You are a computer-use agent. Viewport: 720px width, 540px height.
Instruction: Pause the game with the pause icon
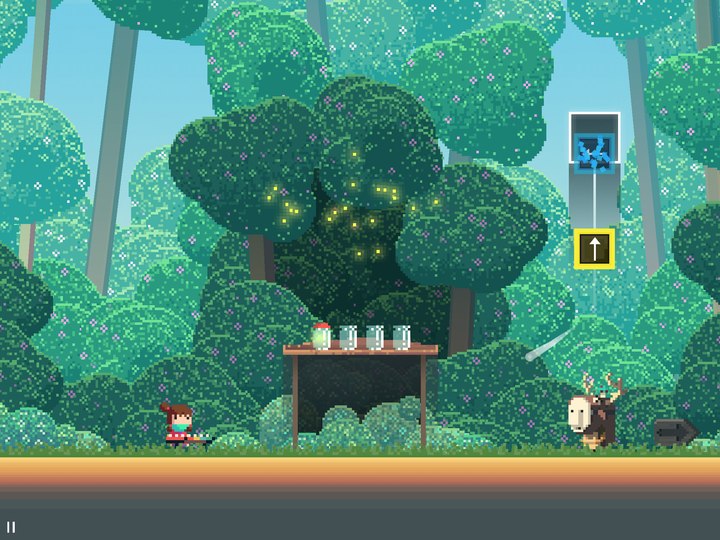(11, 527)
